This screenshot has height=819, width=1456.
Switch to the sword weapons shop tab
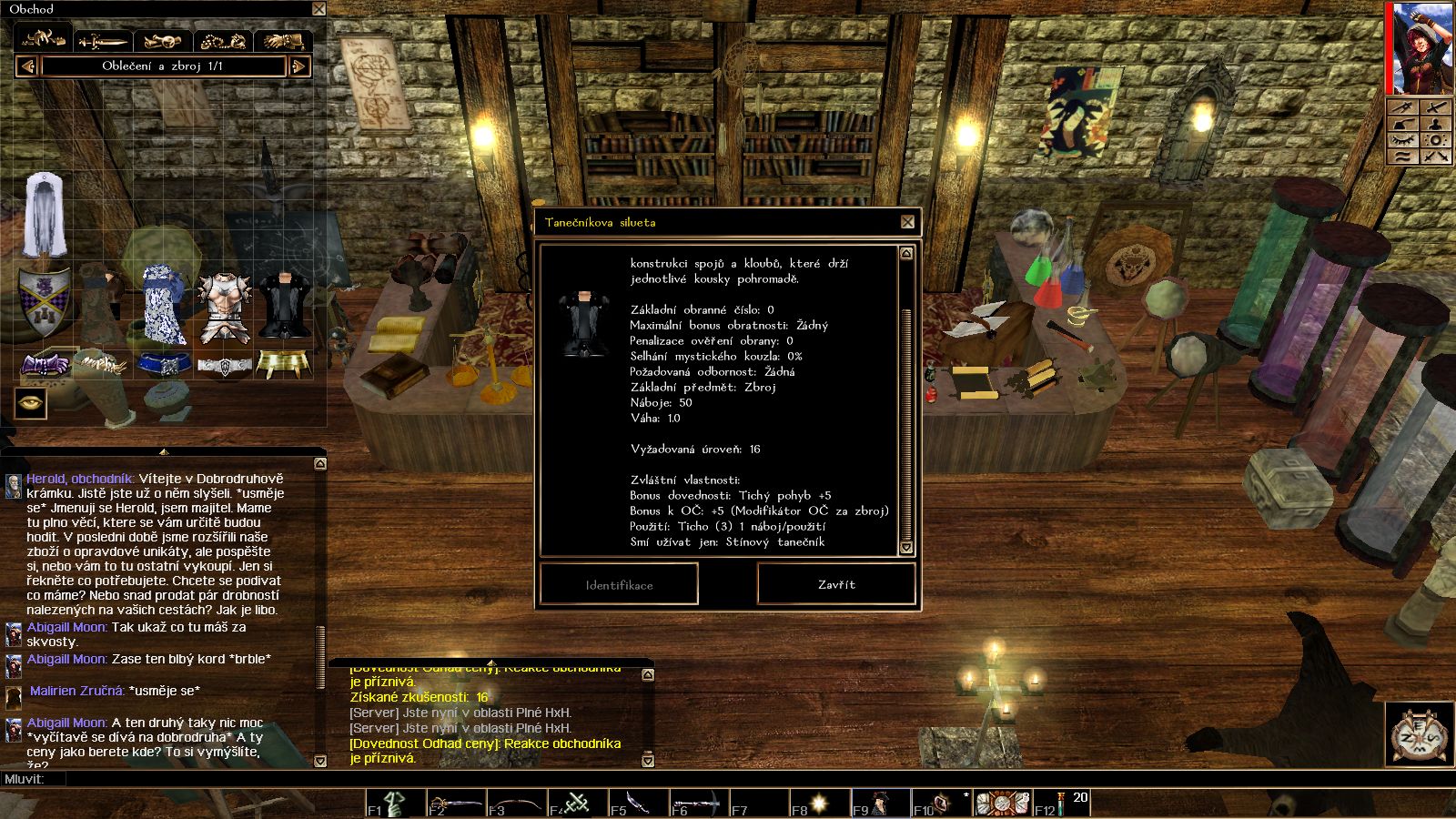103,41
